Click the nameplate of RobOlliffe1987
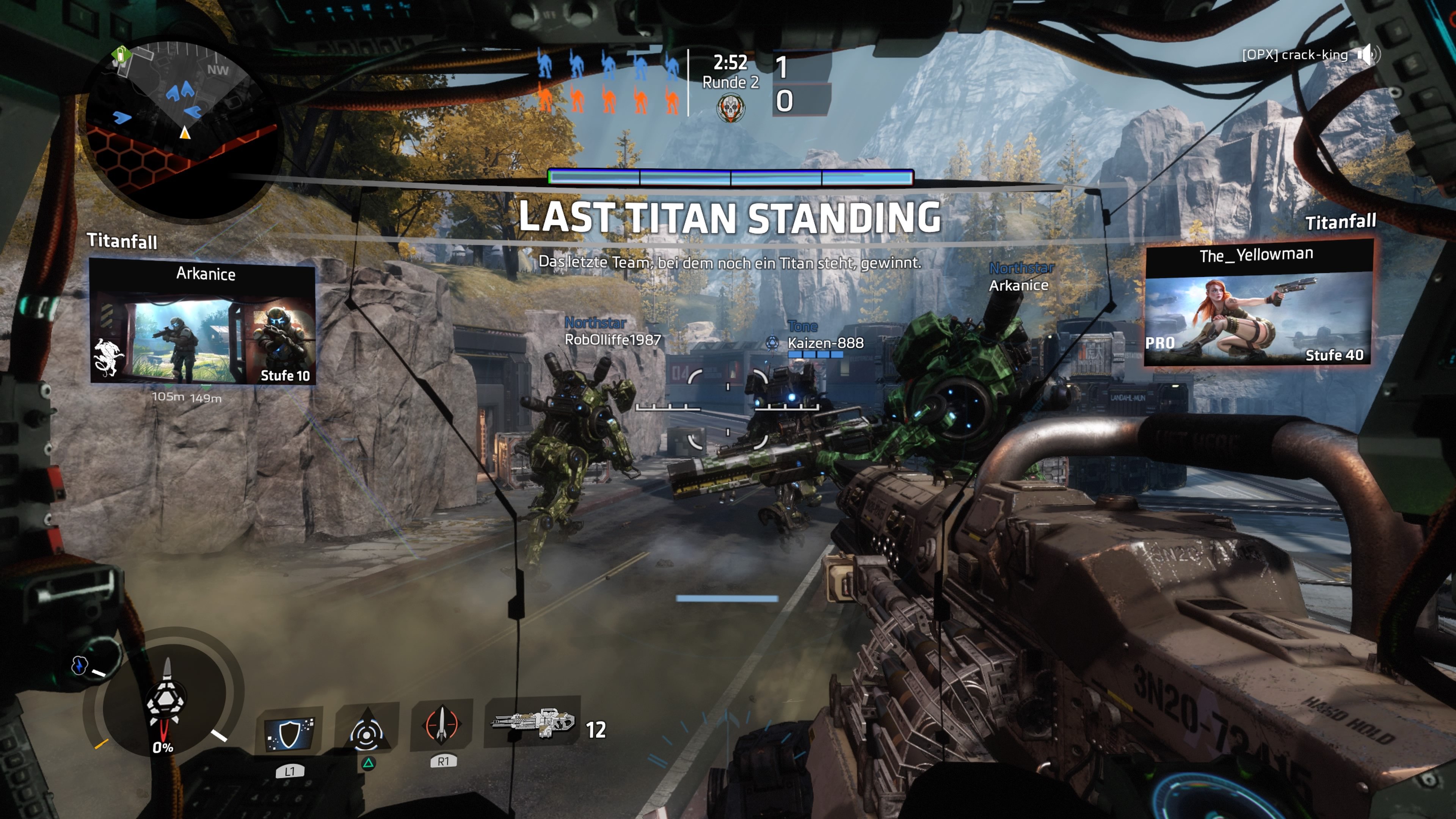 613,340
